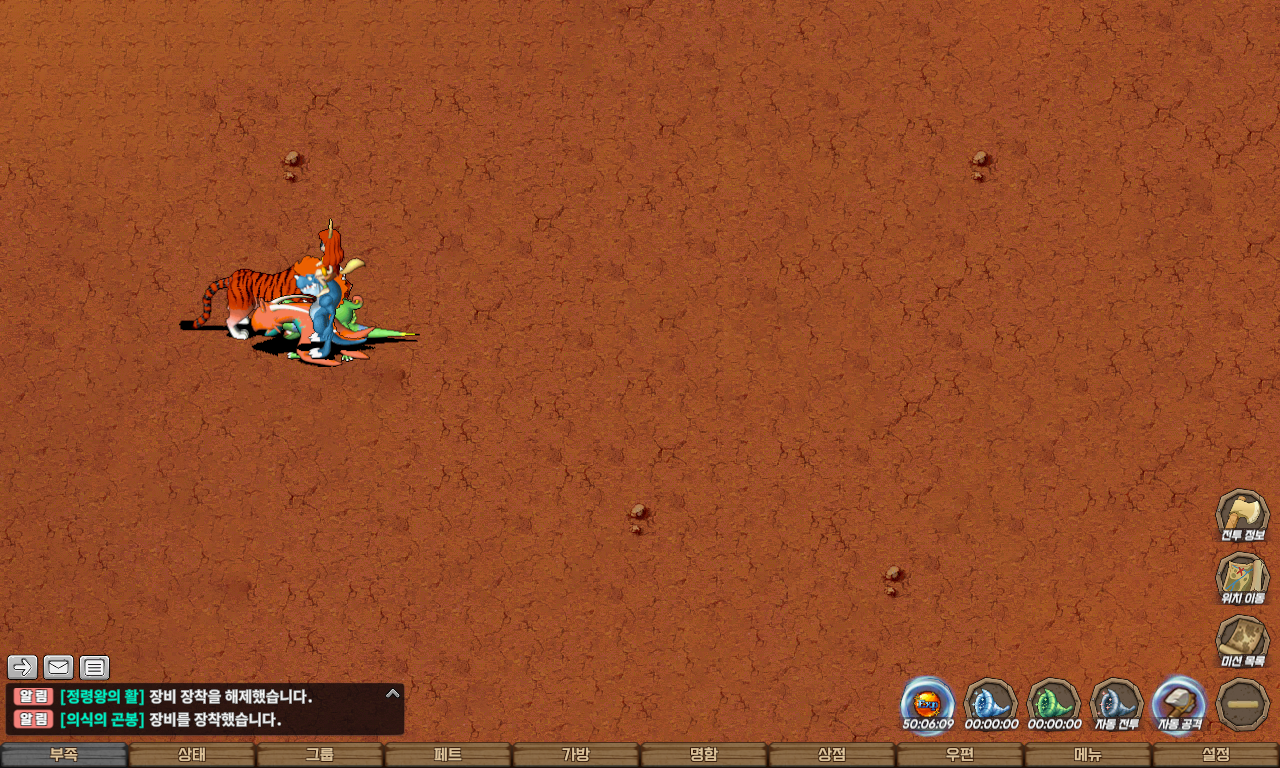The width and height of the screenshot is (1280, 768).
Task: Open the 가방 (bag) inventory
Action: pos(576,755)
